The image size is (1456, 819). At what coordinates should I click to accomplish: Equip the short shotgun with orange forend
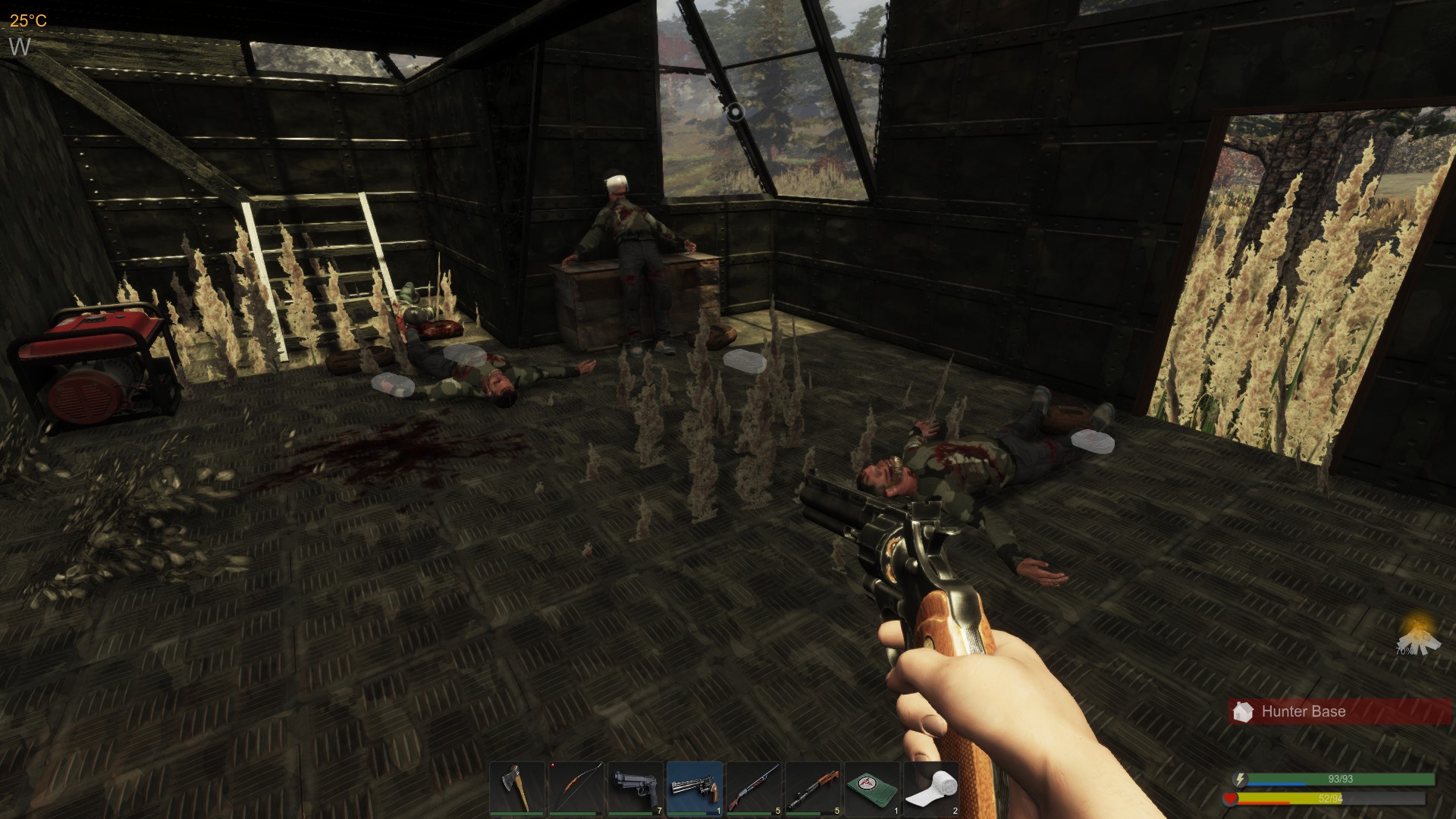813,789
